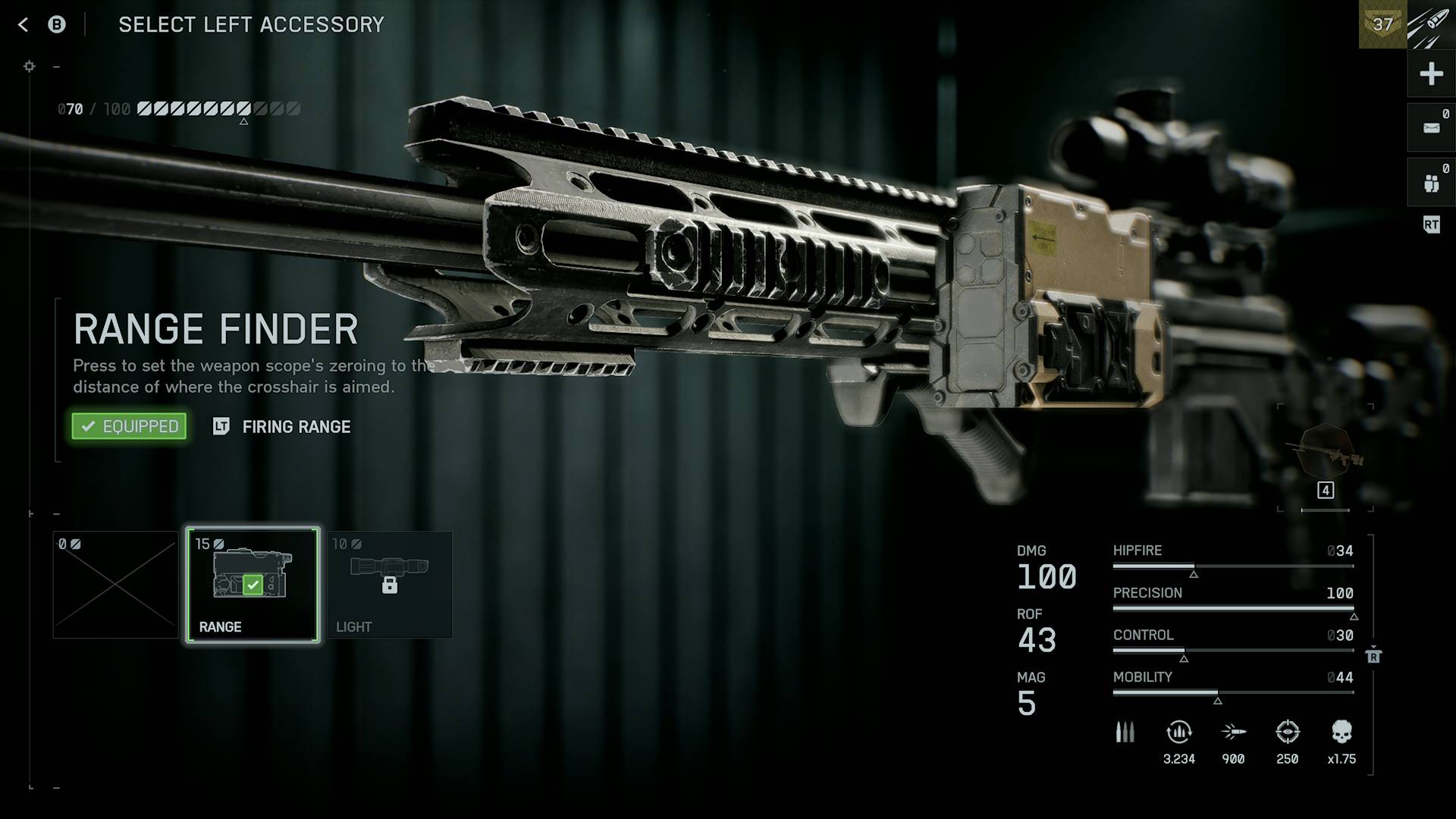Select the rifle preview thumbnail
Screen dimensions: 1456x819
(1326, 453)
